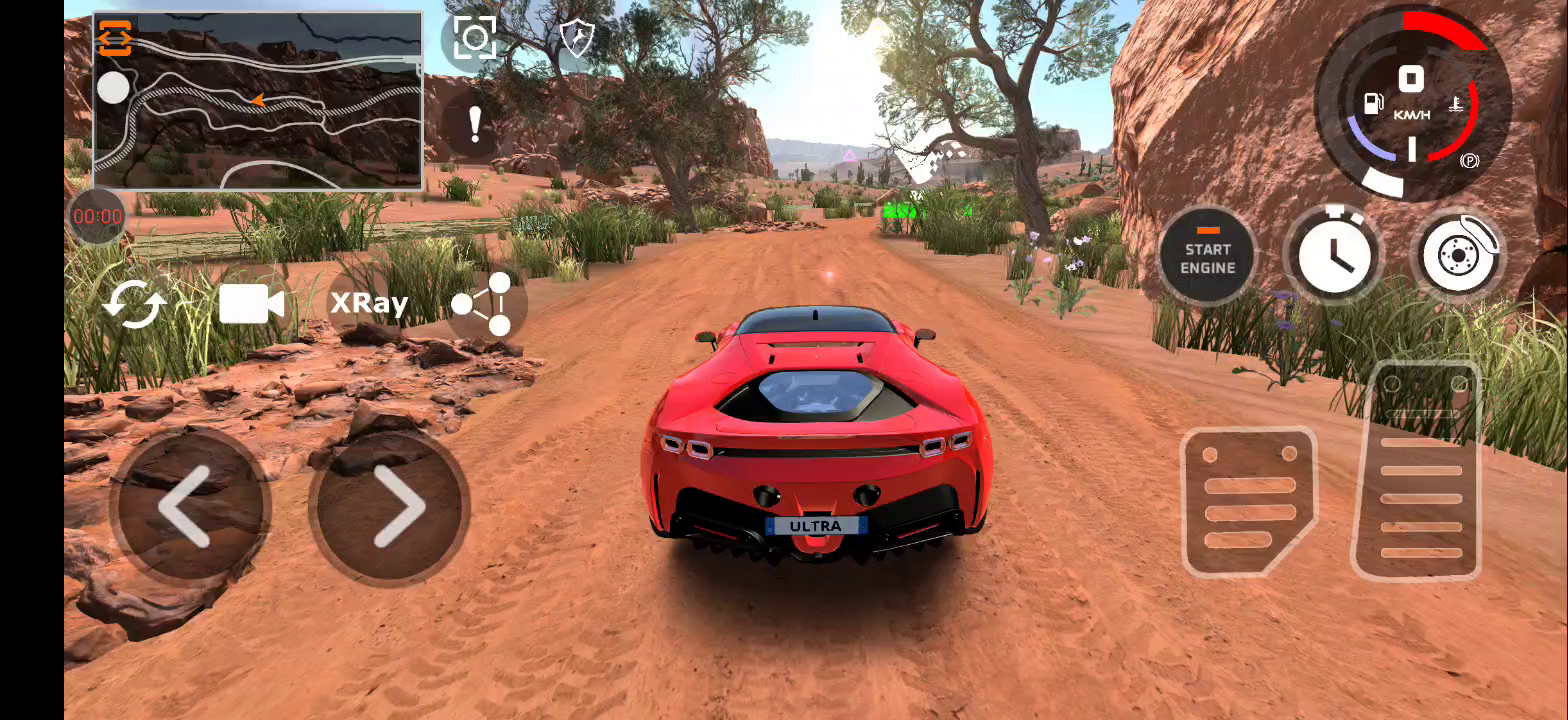Reset the car with the circular arrows icon
This screenshot has height=720, width=1568.
135,304
